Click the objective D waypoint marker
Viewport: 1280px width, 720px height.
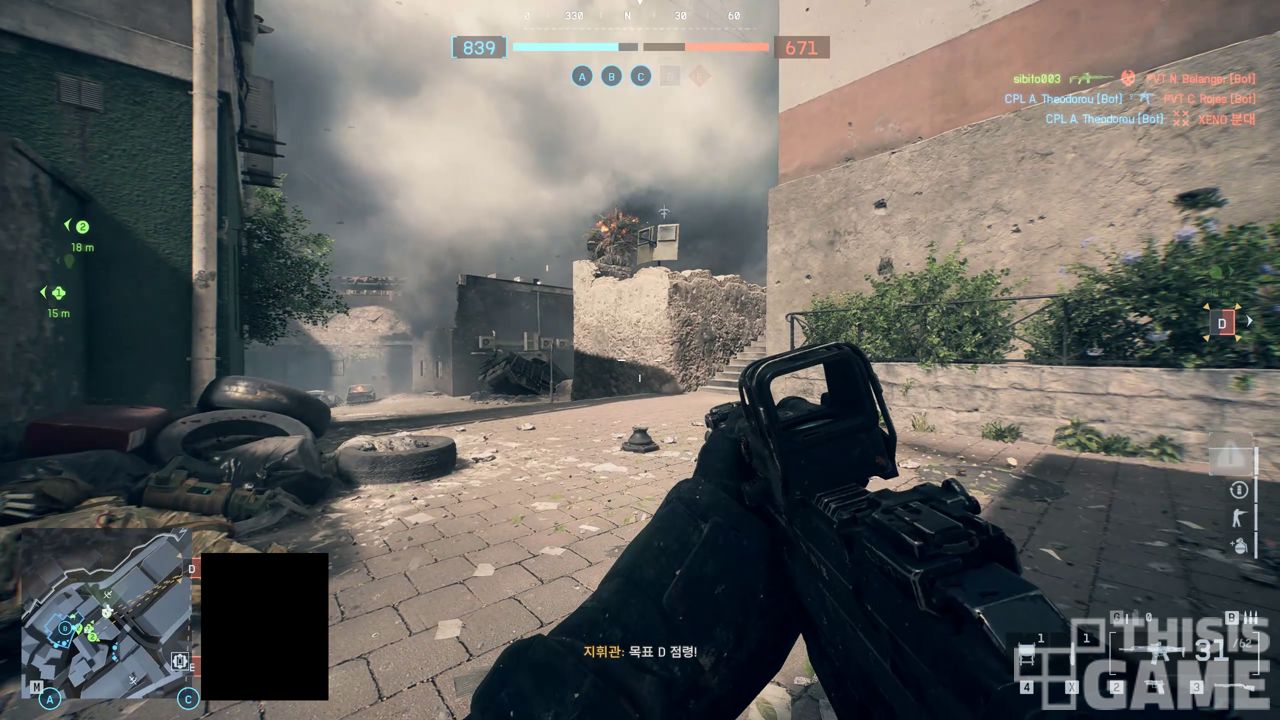tap(1222, 322)
